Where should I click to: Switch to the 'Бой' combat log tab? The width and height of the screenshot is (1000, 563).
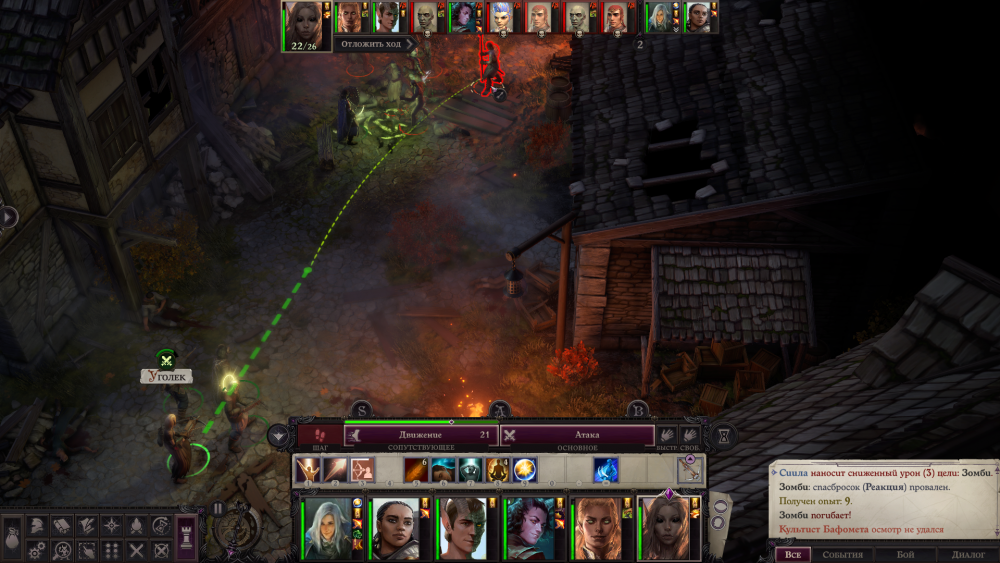tap(905, 554)
